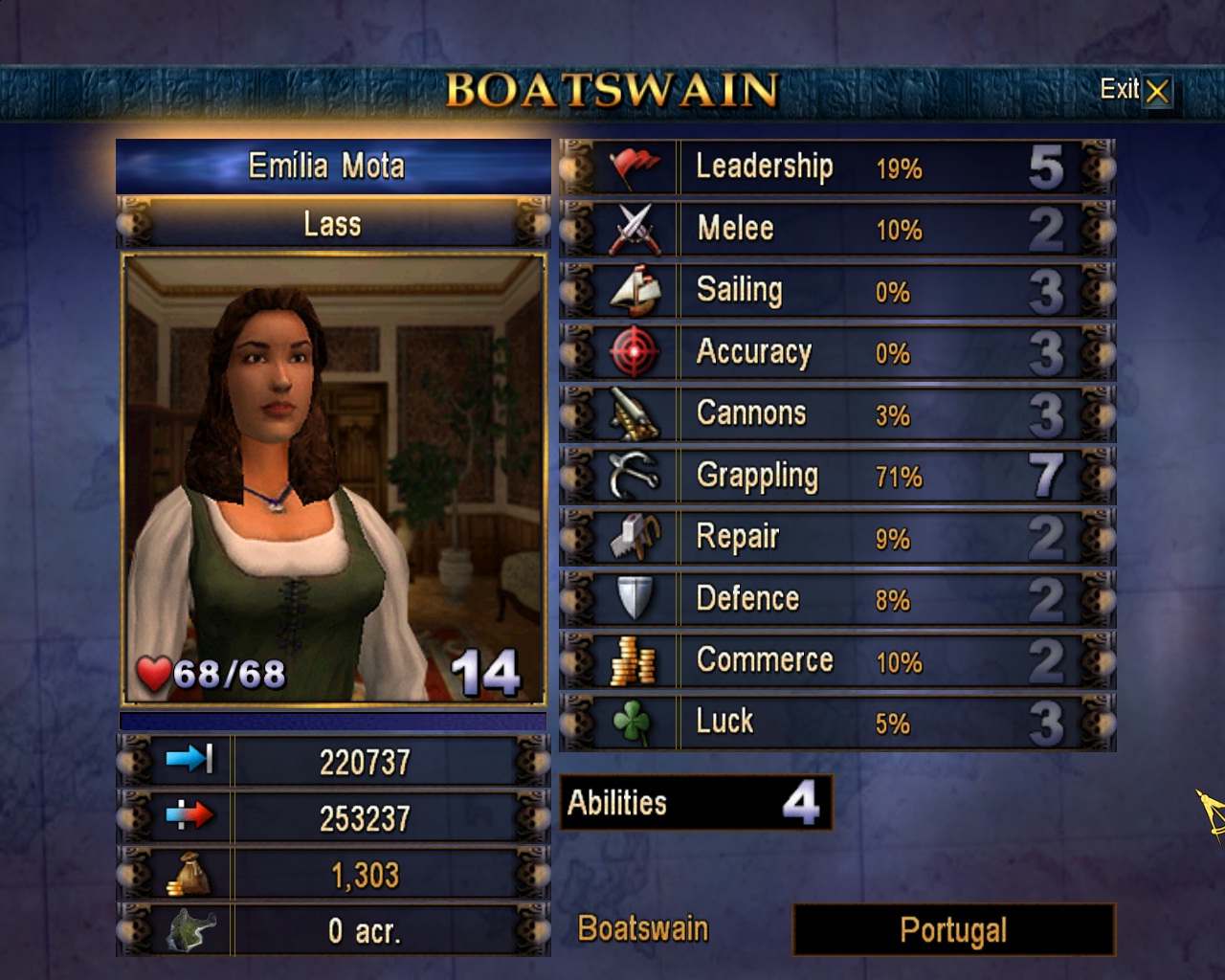The width and height of the screenshot is (1225, 980).
Task: Select the Accuracy skill row
Action: coord(837,352)
